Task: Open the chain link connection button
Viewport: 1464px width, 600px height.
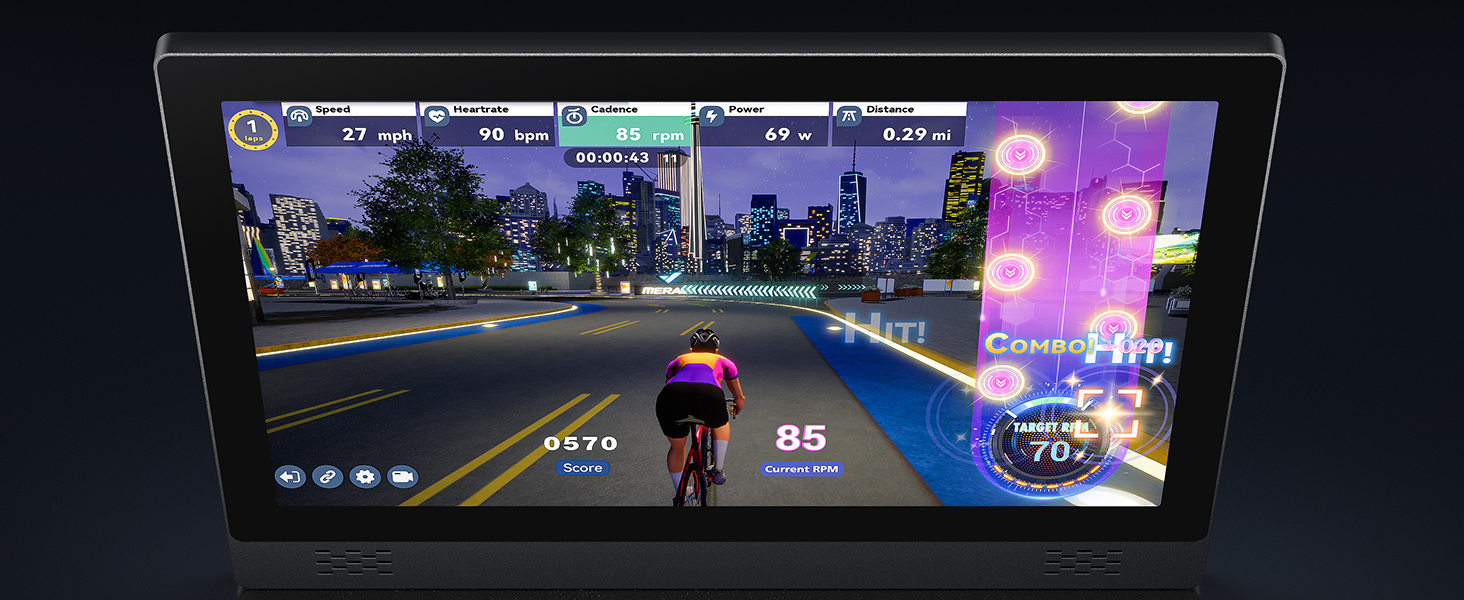Action: [327, 477]
